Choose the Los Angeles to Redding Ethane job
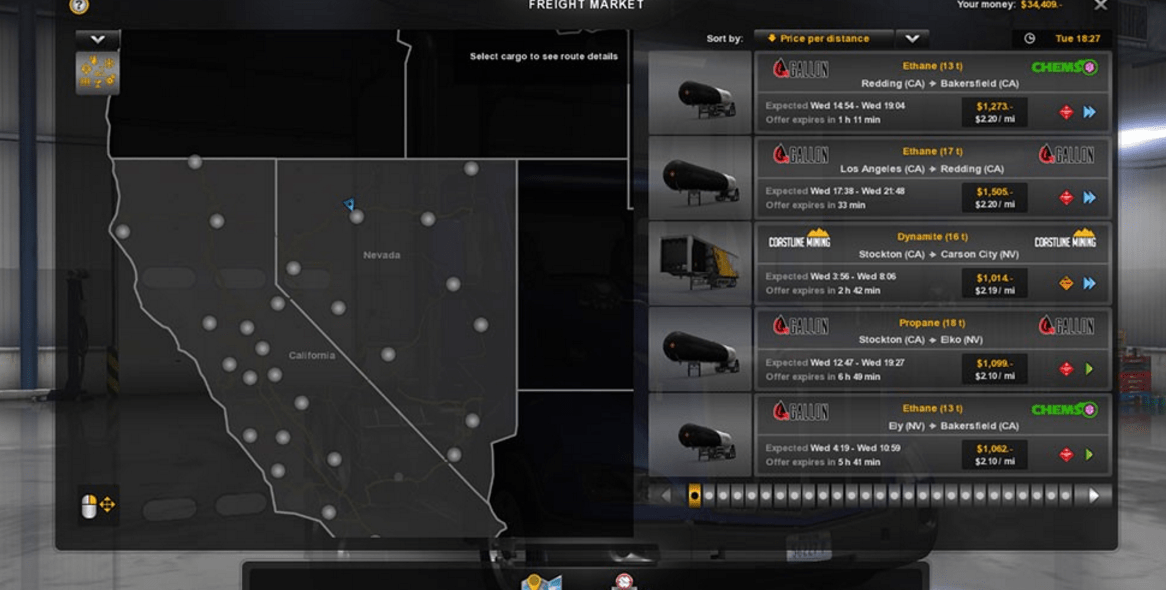This screenshot has height=590, width=1166. click(x=932, y=178)
